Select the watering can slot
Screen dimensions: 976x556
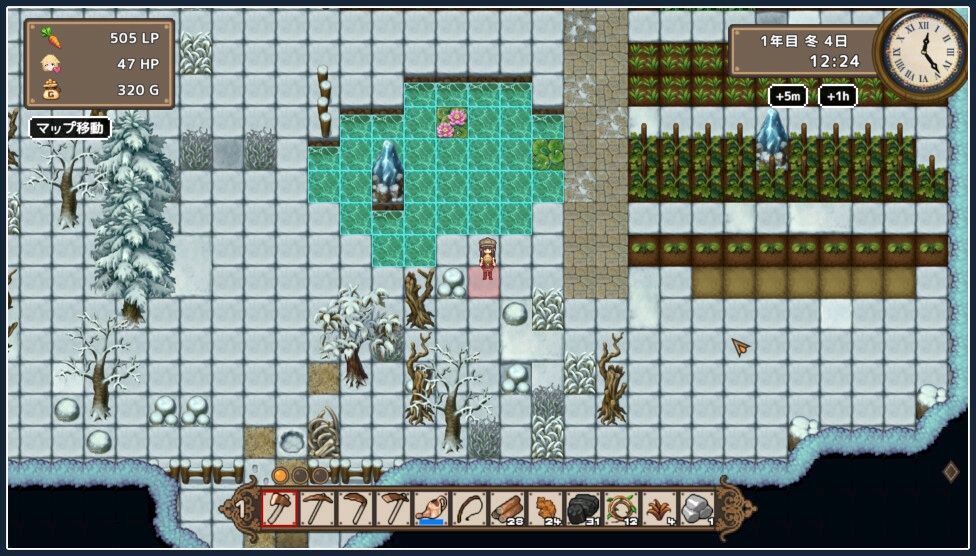431,509
